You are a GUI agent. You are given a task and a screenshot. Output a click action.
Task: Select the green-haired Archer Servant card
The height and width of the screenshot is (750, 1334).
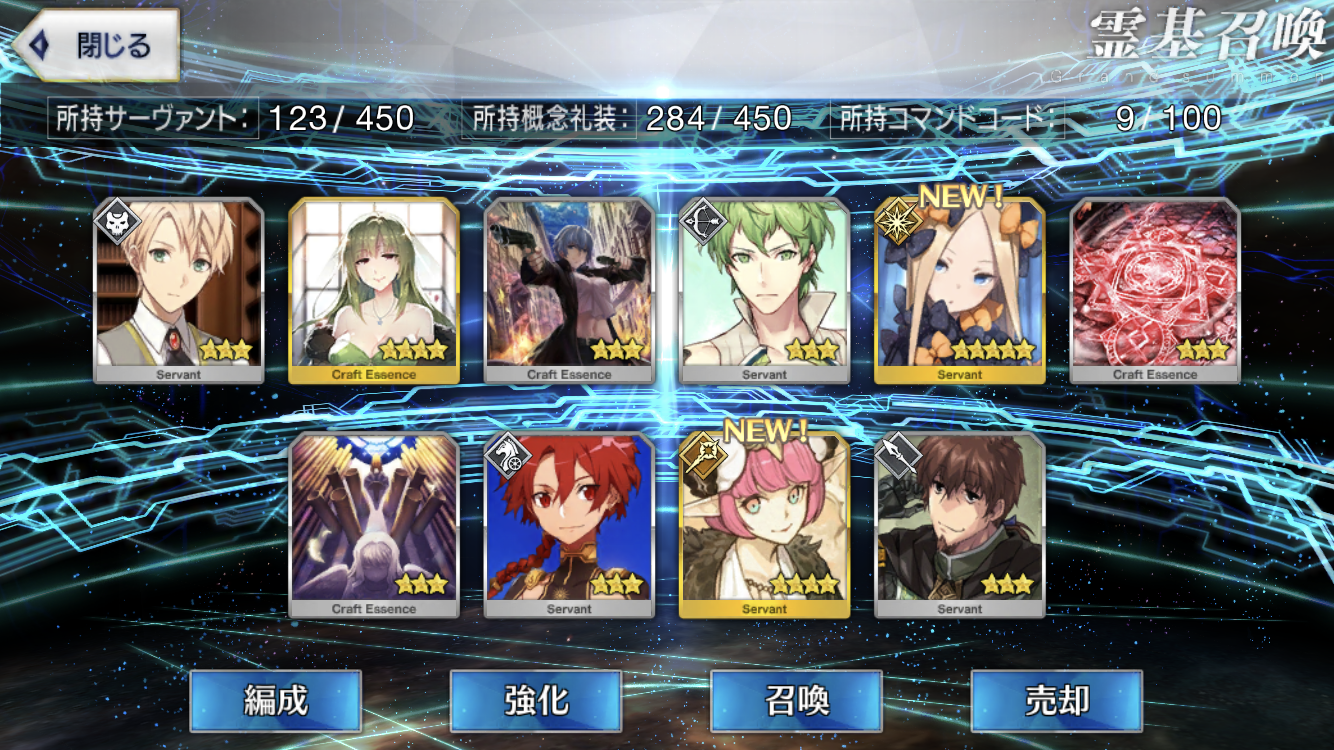(x=765, y=290)
